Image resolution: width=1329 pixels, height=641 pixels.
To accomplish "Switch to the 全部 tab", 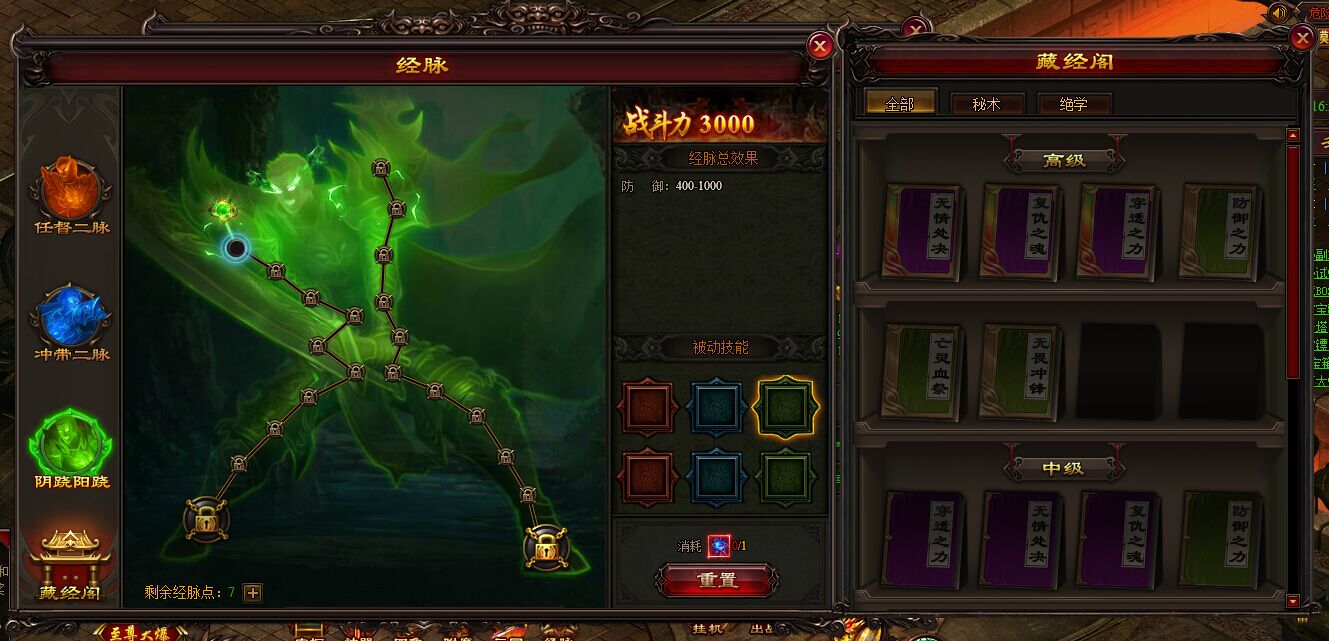I will click(x=900, y=104).
